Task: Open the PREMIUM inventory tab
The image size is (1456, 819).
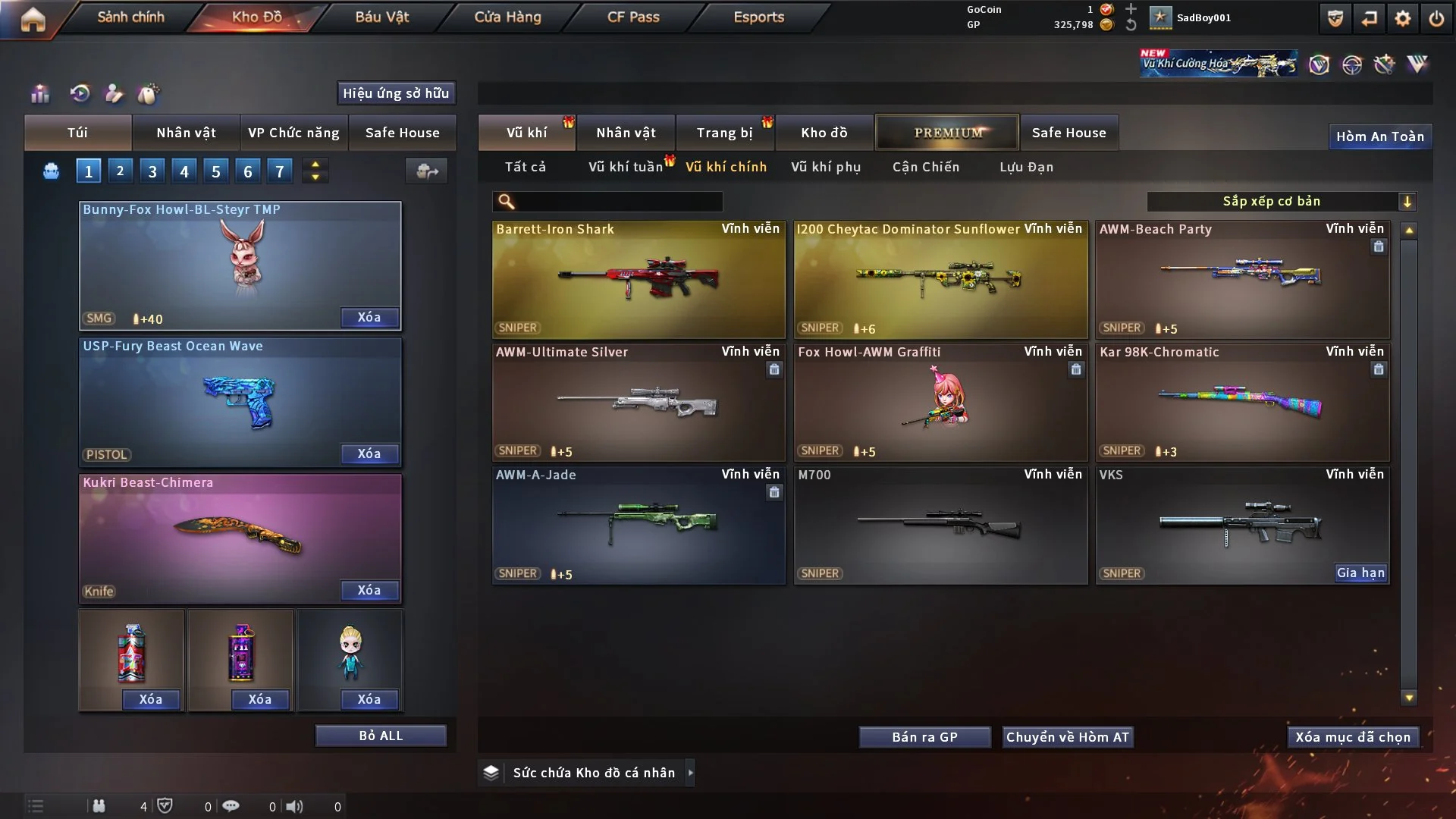Action: coord(948,133)
